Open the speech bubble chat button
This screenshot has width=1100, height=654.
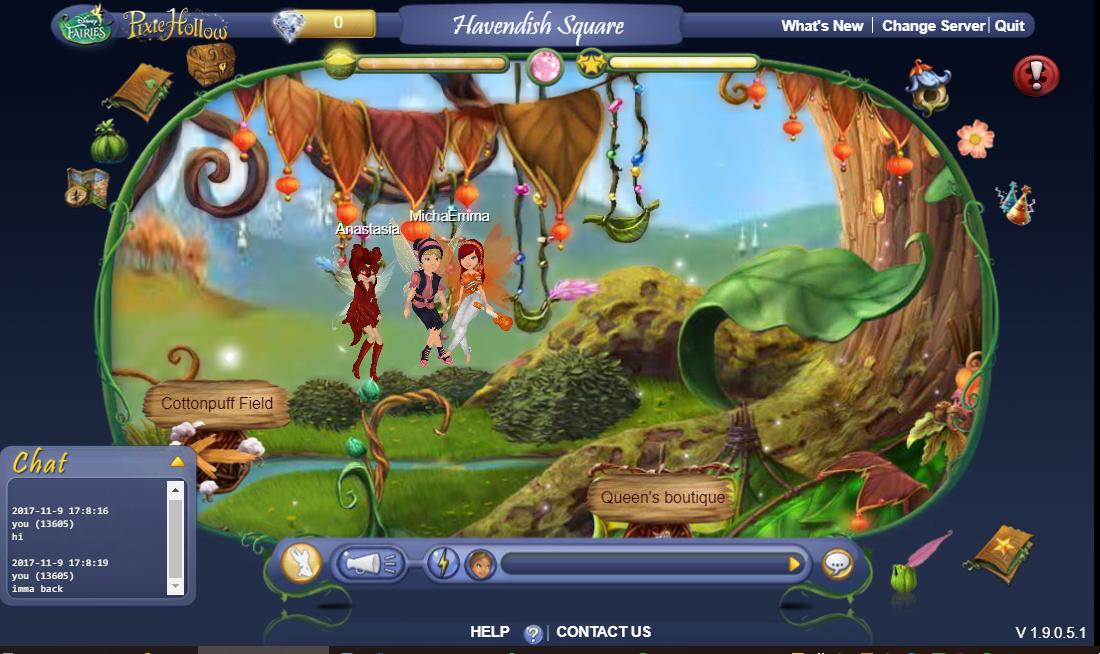coord(838,564)
